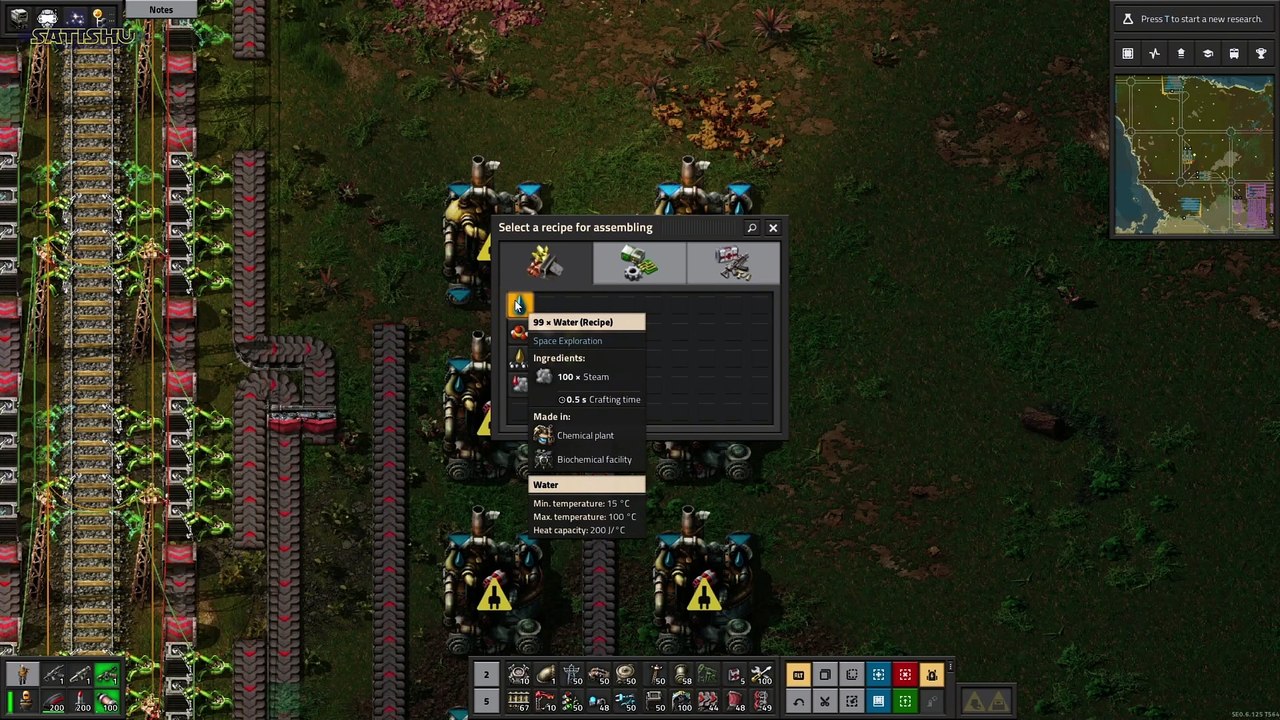Viewport: 1280px width, 720px height.
Task: Switch to the intermediate products tab
Action: tap(639, 264)
